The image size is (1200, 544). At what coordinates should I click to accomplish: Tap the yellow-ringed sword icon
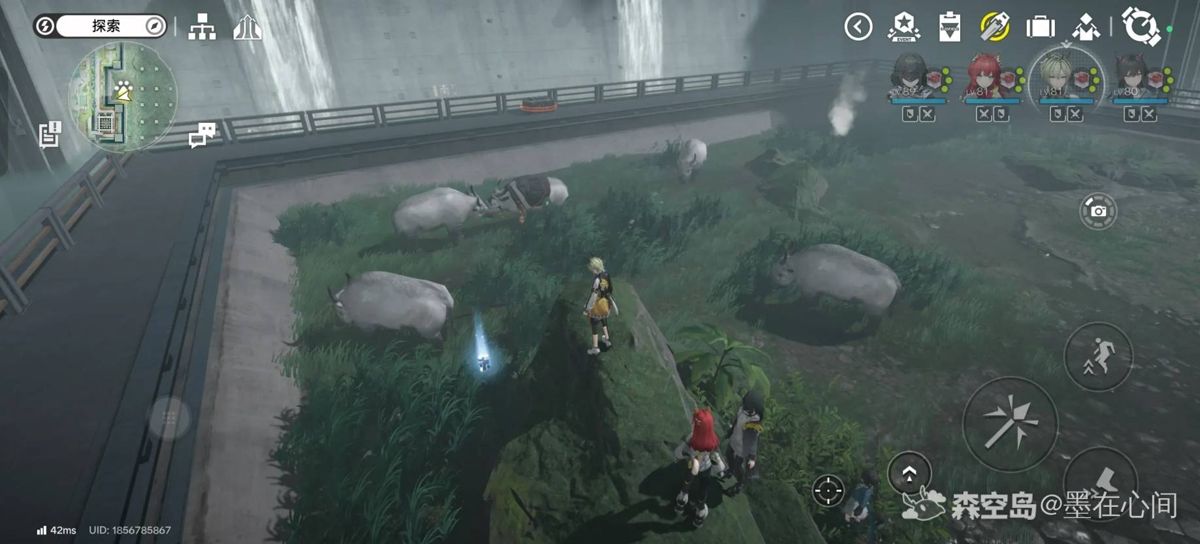(x=994, y=26)
